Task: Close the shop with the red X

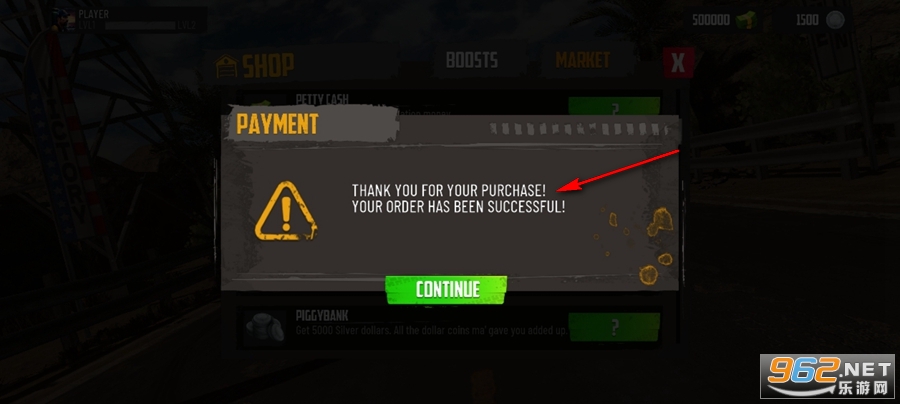Action: coord(679,63)
